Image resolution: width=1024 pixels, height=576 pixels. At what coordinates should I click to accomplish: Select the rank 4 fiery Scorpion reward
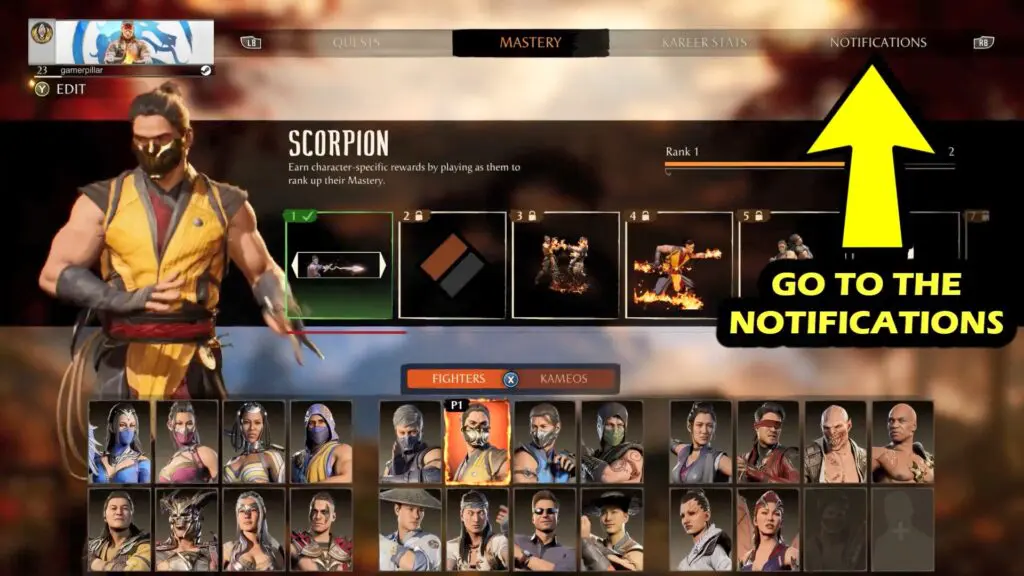pos(679,265)
